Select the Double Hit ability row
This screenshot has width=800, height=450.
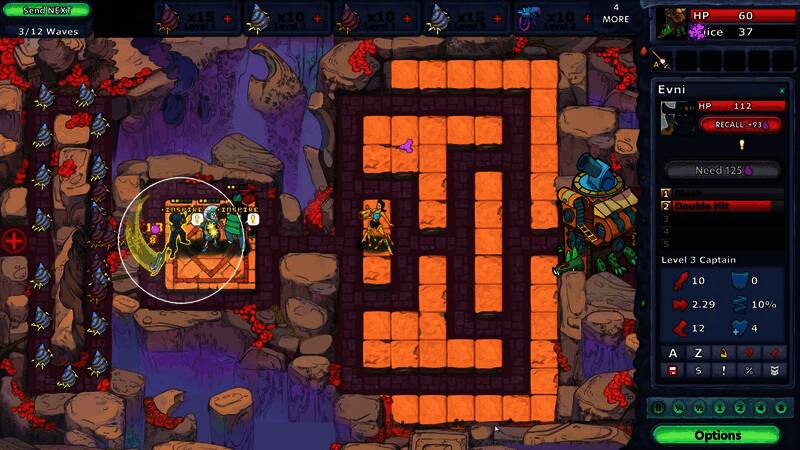click(x=722, y=206)
